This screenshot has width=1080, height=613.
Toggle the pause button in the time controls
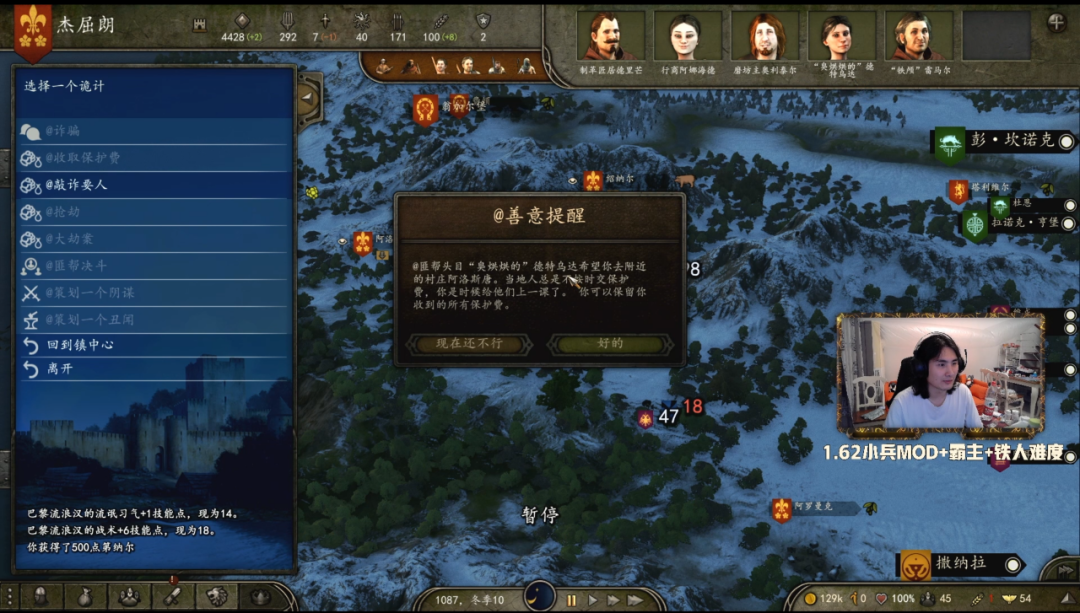tap(572, 600)
